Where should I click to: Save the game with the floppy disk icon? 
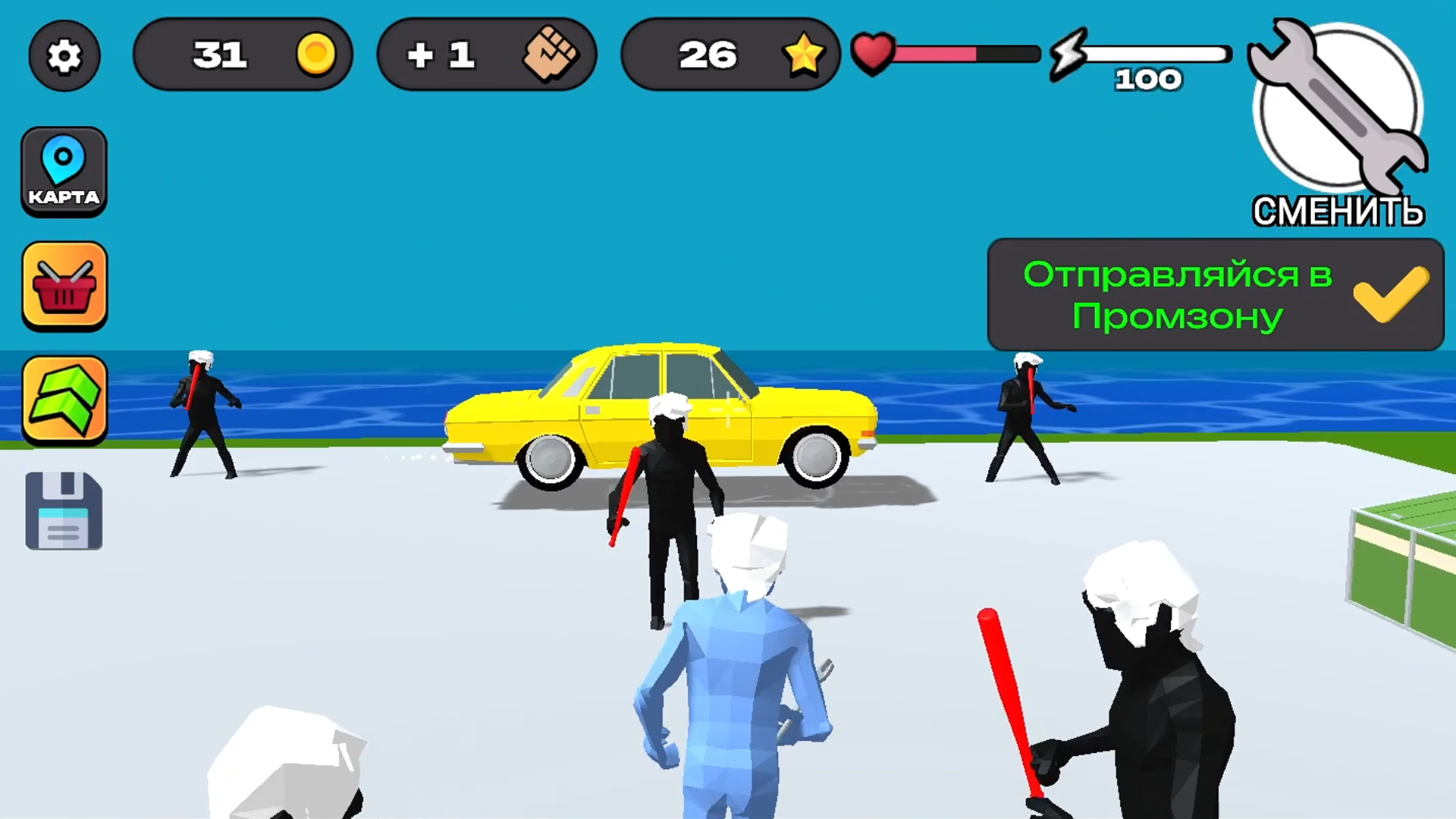(x=64, y=510)
